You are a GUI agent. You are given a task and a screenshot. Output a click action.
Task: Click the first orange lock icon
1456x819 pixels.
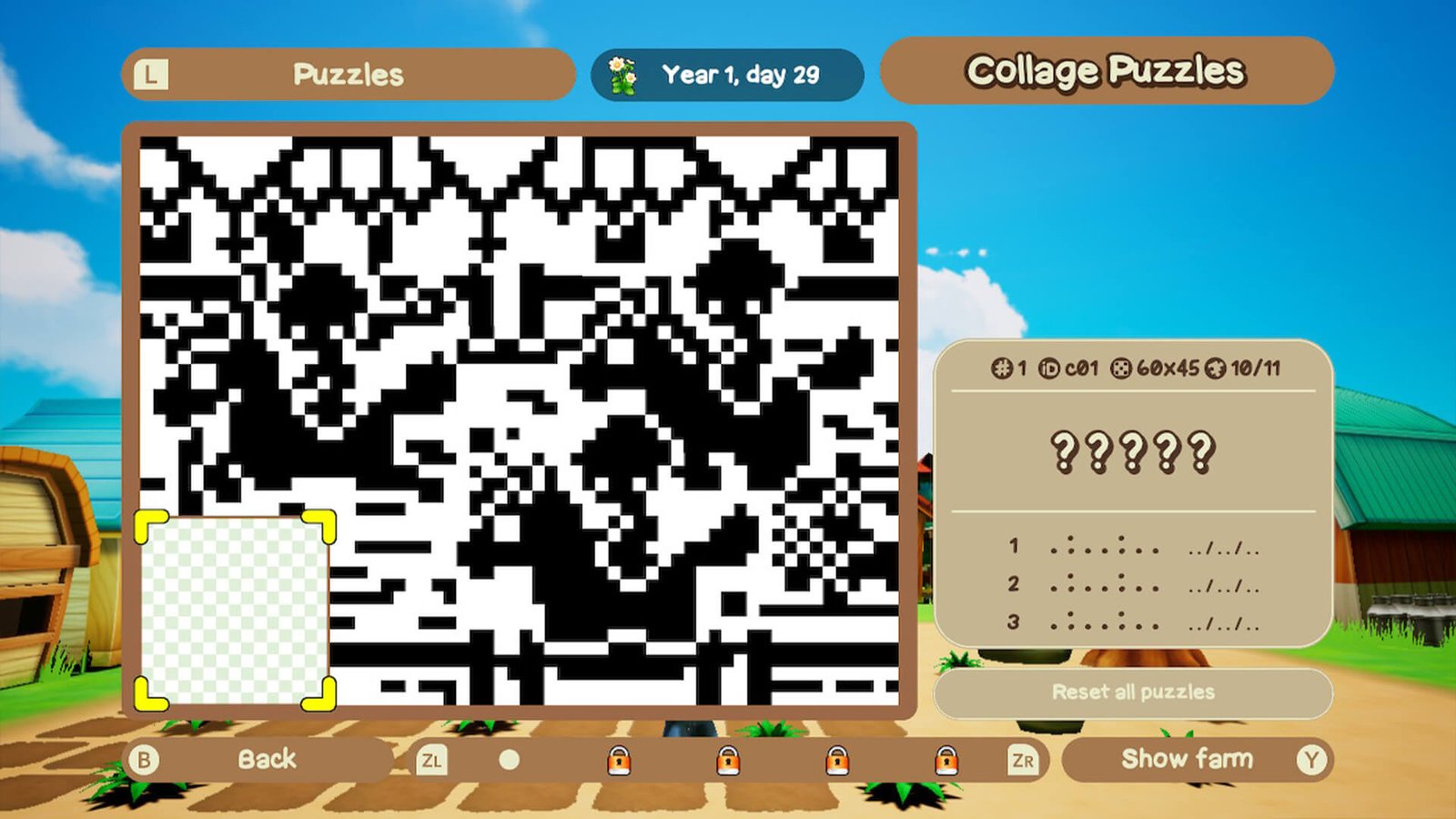(x=620, y=758)
